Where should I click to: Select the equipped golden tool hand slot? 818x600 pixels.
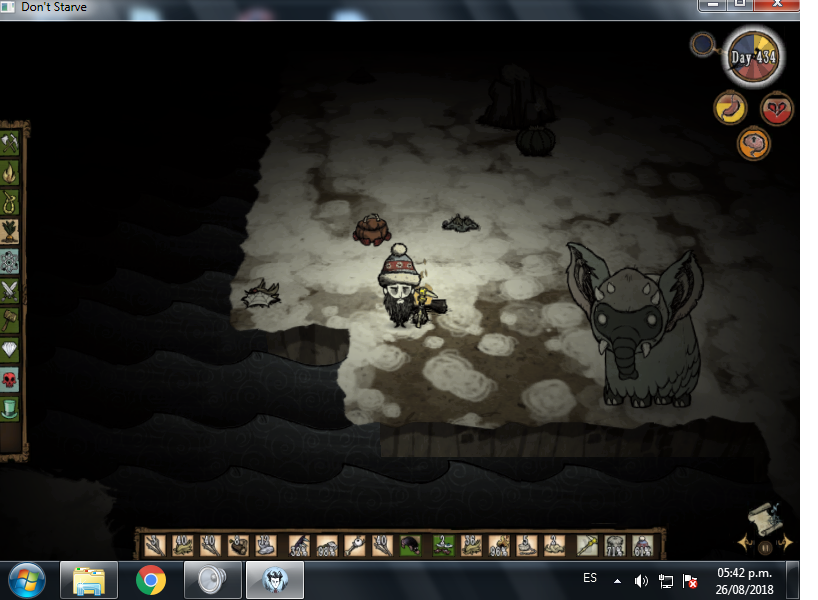pyautogui.click(x=587, y=546)
